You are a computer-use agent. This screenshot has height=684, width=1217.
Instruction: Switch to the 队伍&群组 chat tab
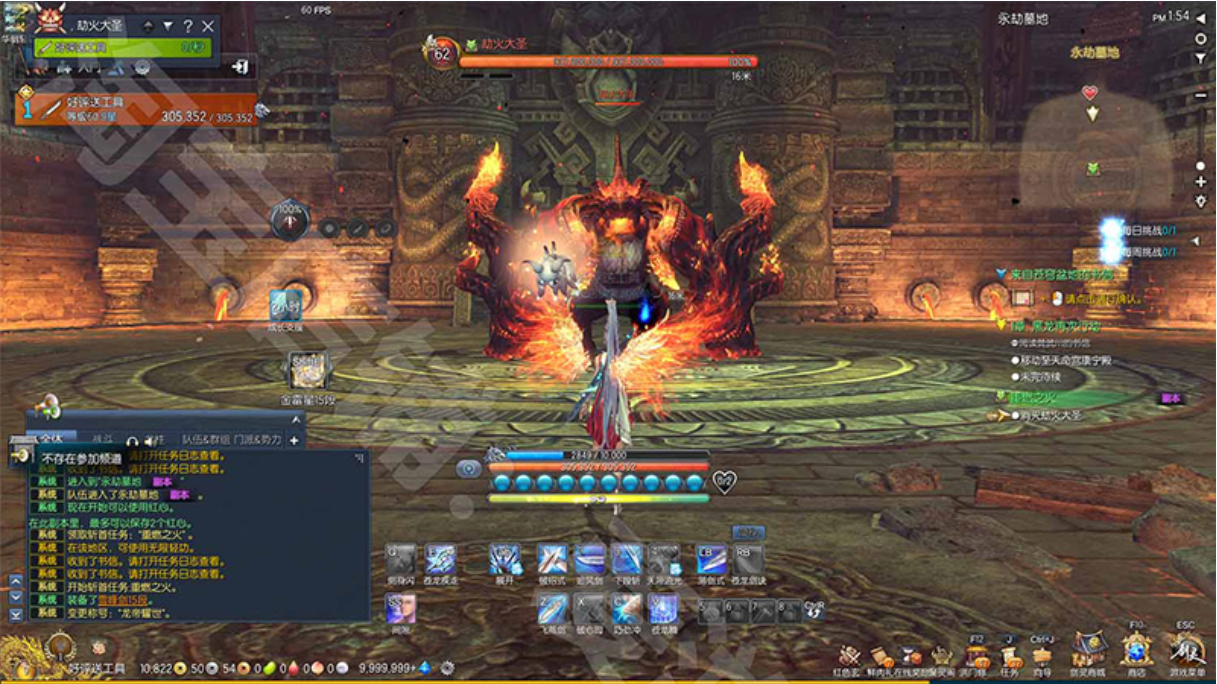tap(205, 439)
